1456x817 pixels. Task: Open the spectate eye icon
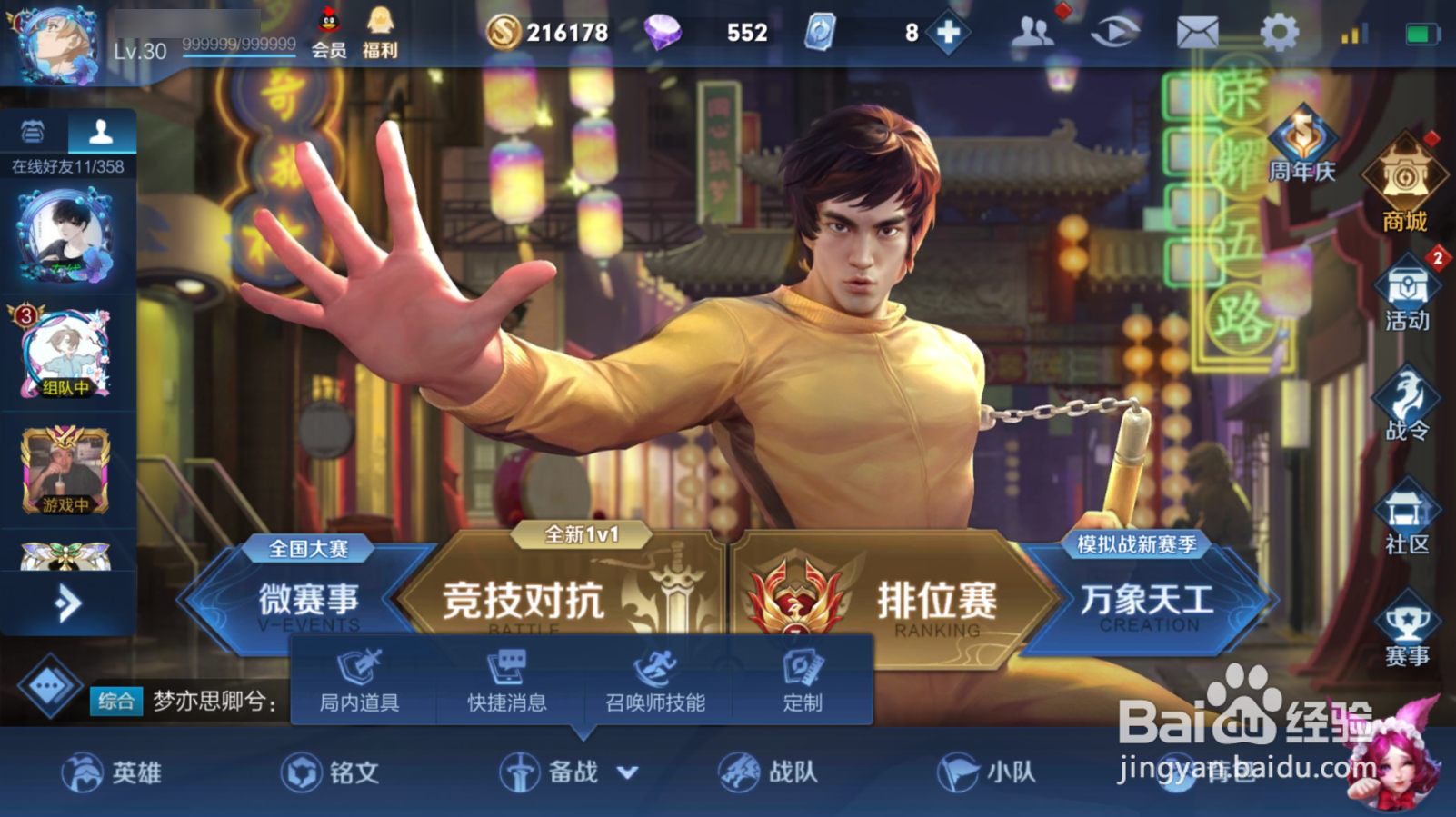coord(1114,30)
